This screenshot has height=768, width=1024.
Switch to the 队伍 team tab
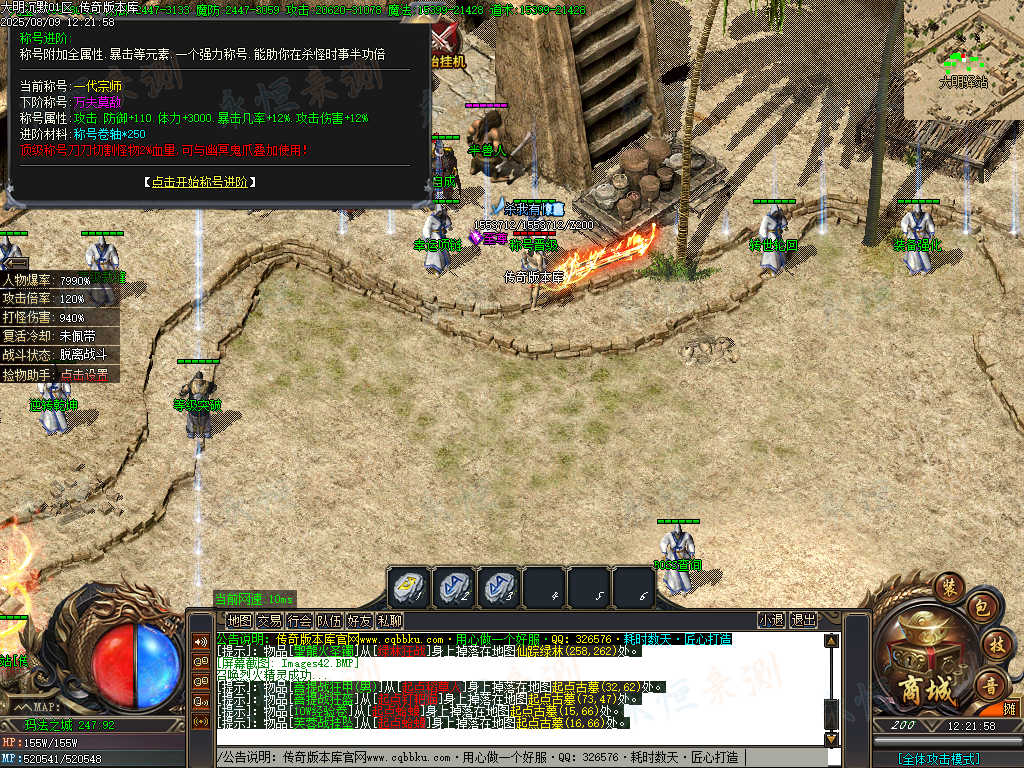tap(329, 621)
